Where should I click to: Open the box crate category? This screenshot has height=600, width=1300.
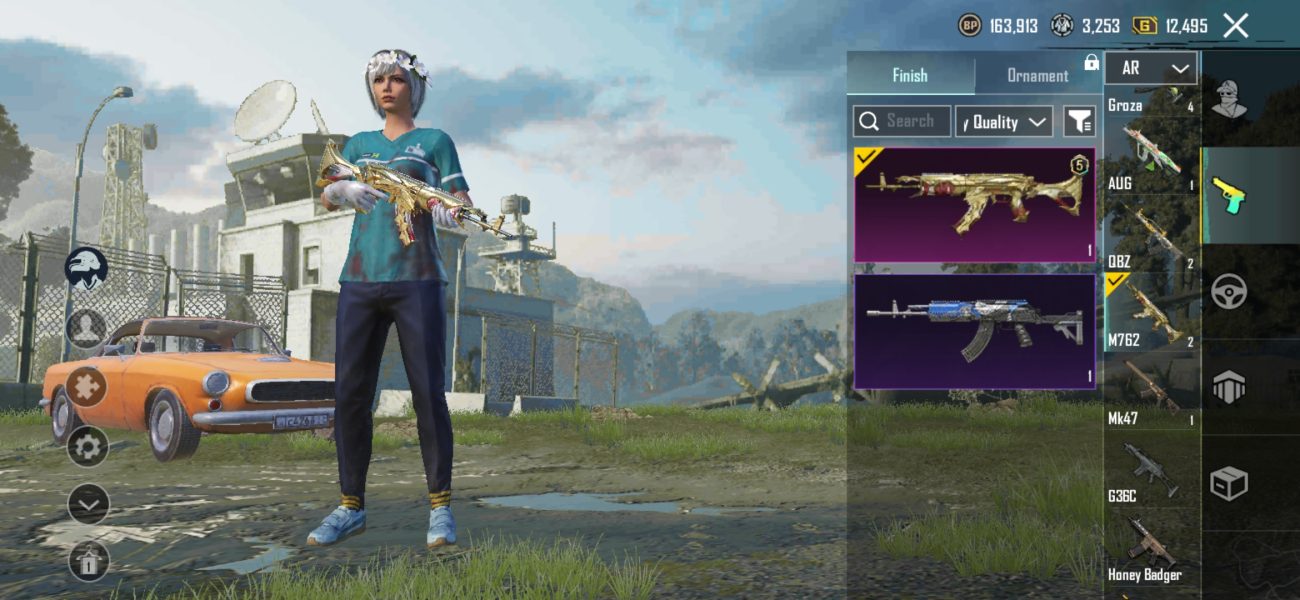(1229, 484)
